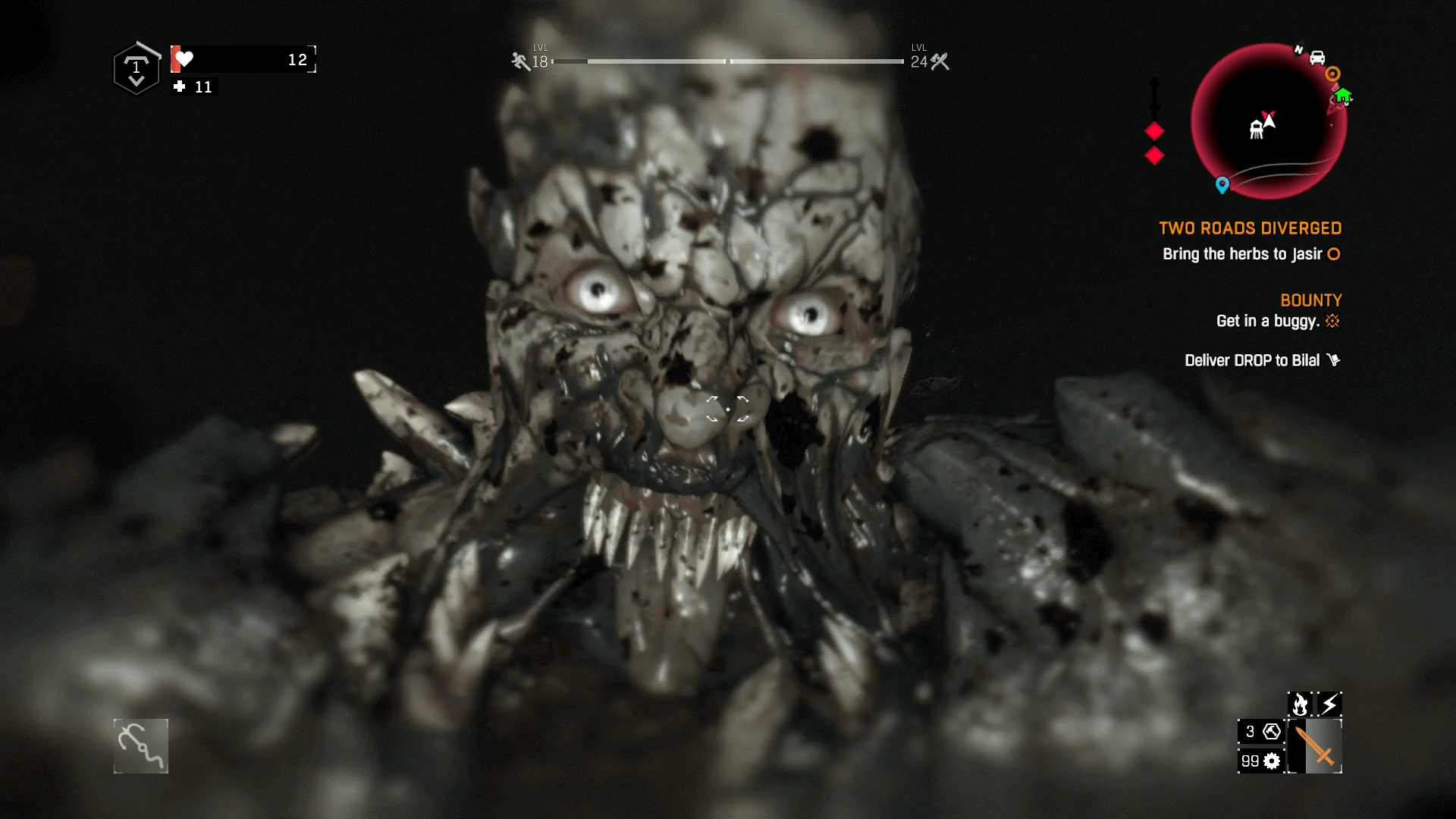Click the blue waypoint pin on minimap
Image resolution: width=1456 pixels, height=819 pixels.
click(x=1222, y=183)
